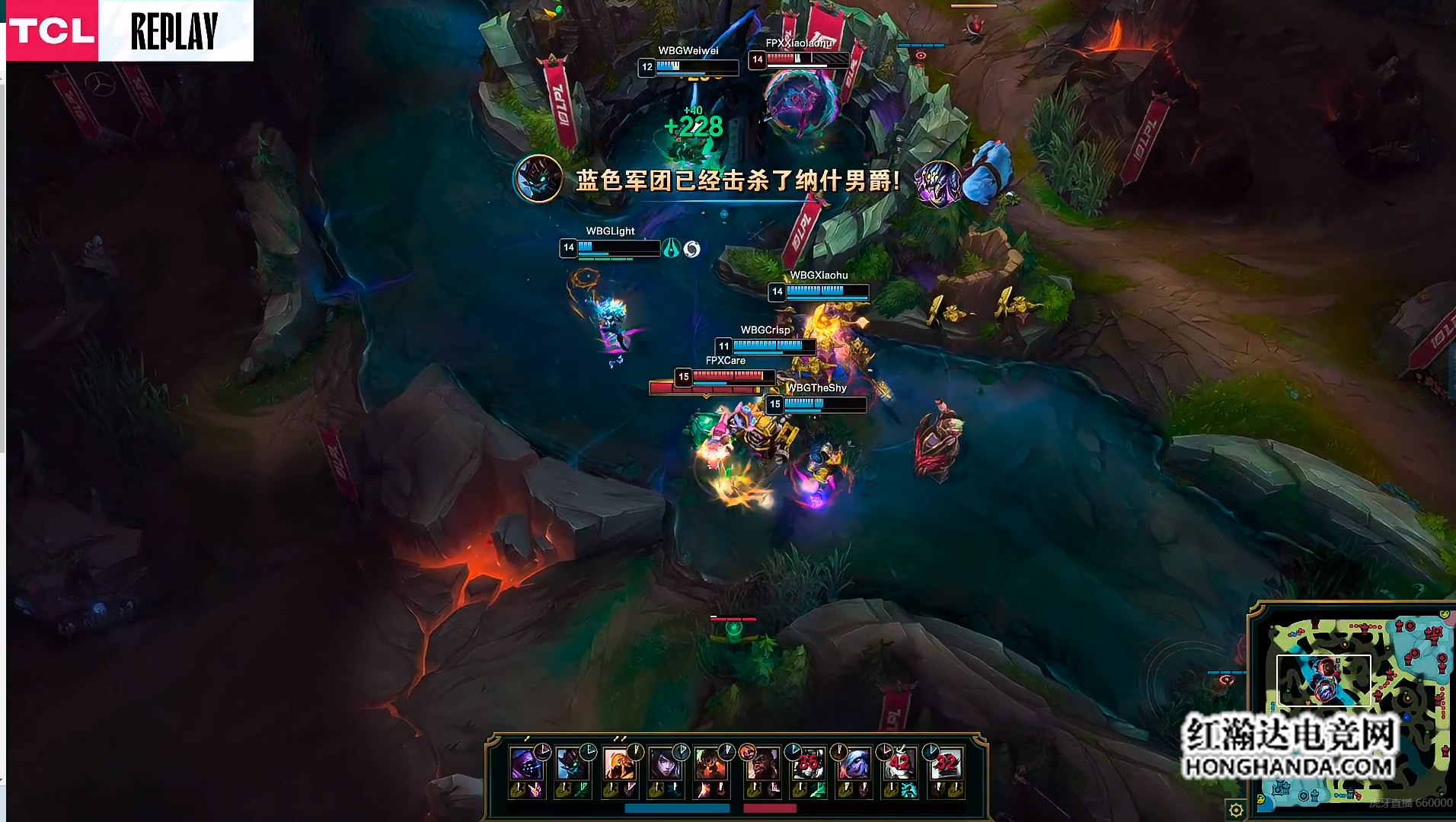Screen dimensions: 1456x822
Task: Choose the dead champion showing timer 42
Action: pyautogui.click(x=899, y=763)
